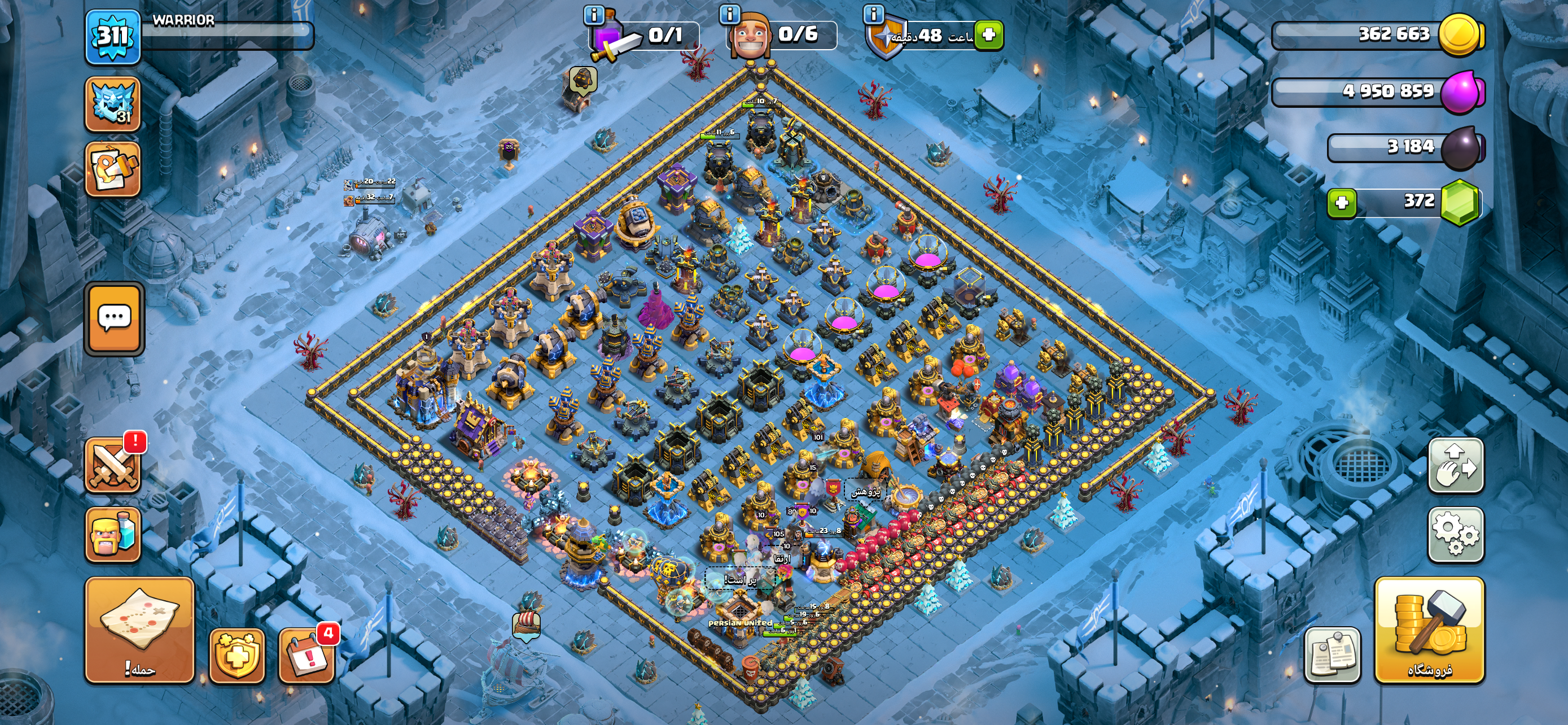Viewport: 1568px width, 725px height.
Task: Show builder info next to 0/6 counter
Action: point(729,14)
